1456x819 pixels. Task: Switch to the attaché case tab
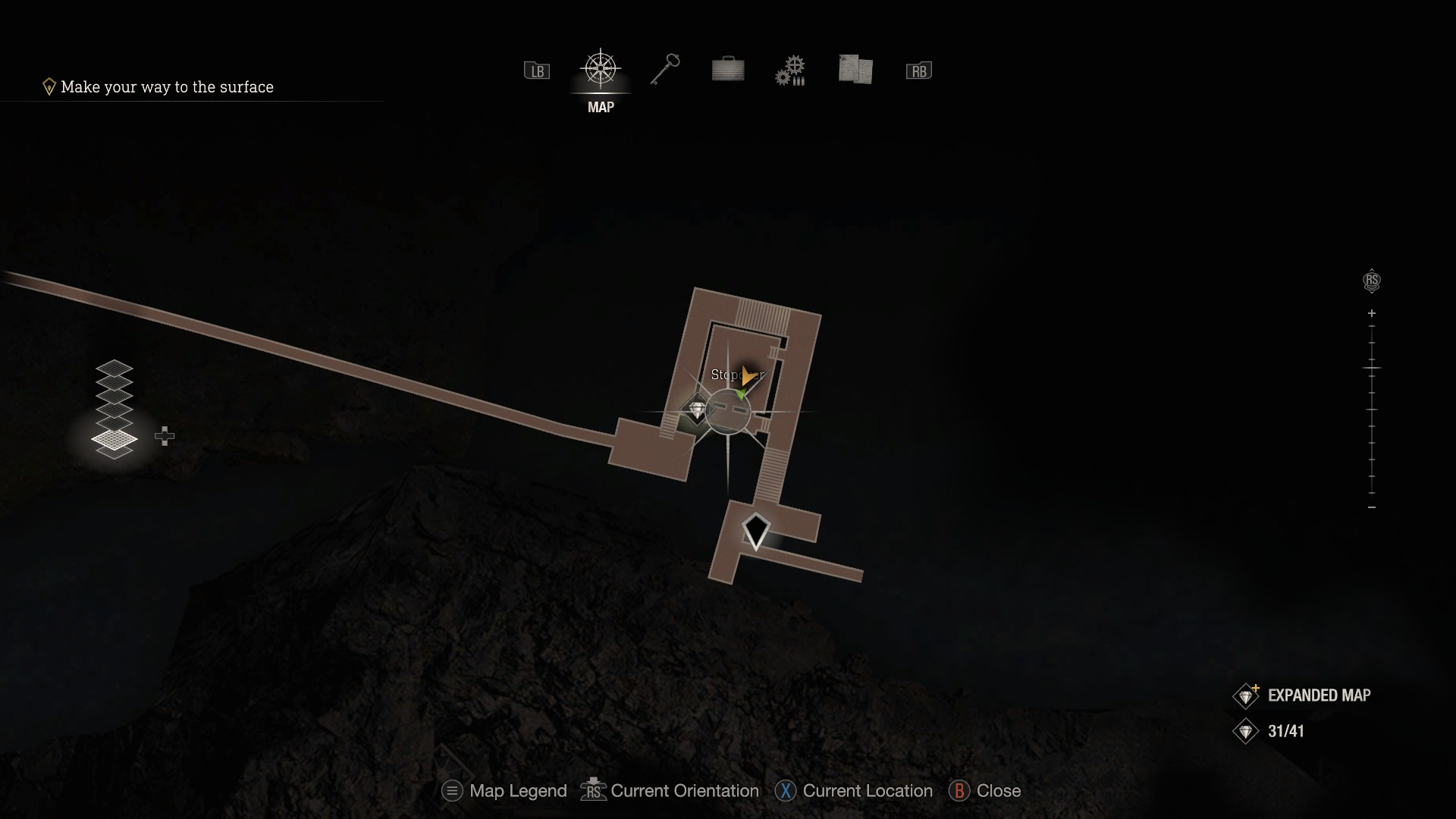(728, 70)
